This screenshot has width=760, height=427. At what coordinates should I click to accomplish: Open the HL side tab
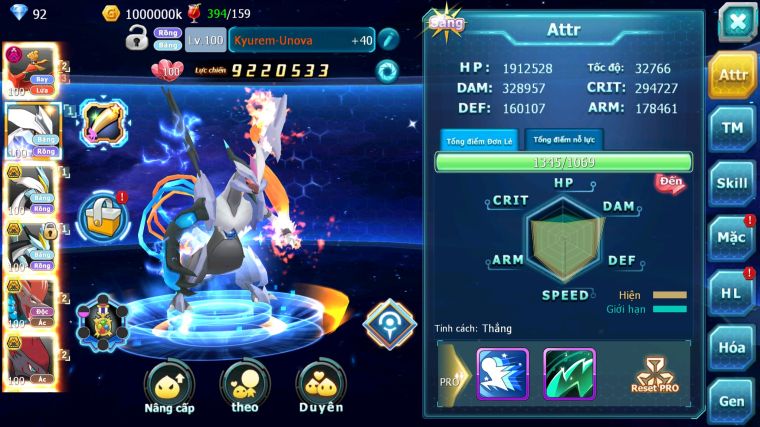click(732, 292)
